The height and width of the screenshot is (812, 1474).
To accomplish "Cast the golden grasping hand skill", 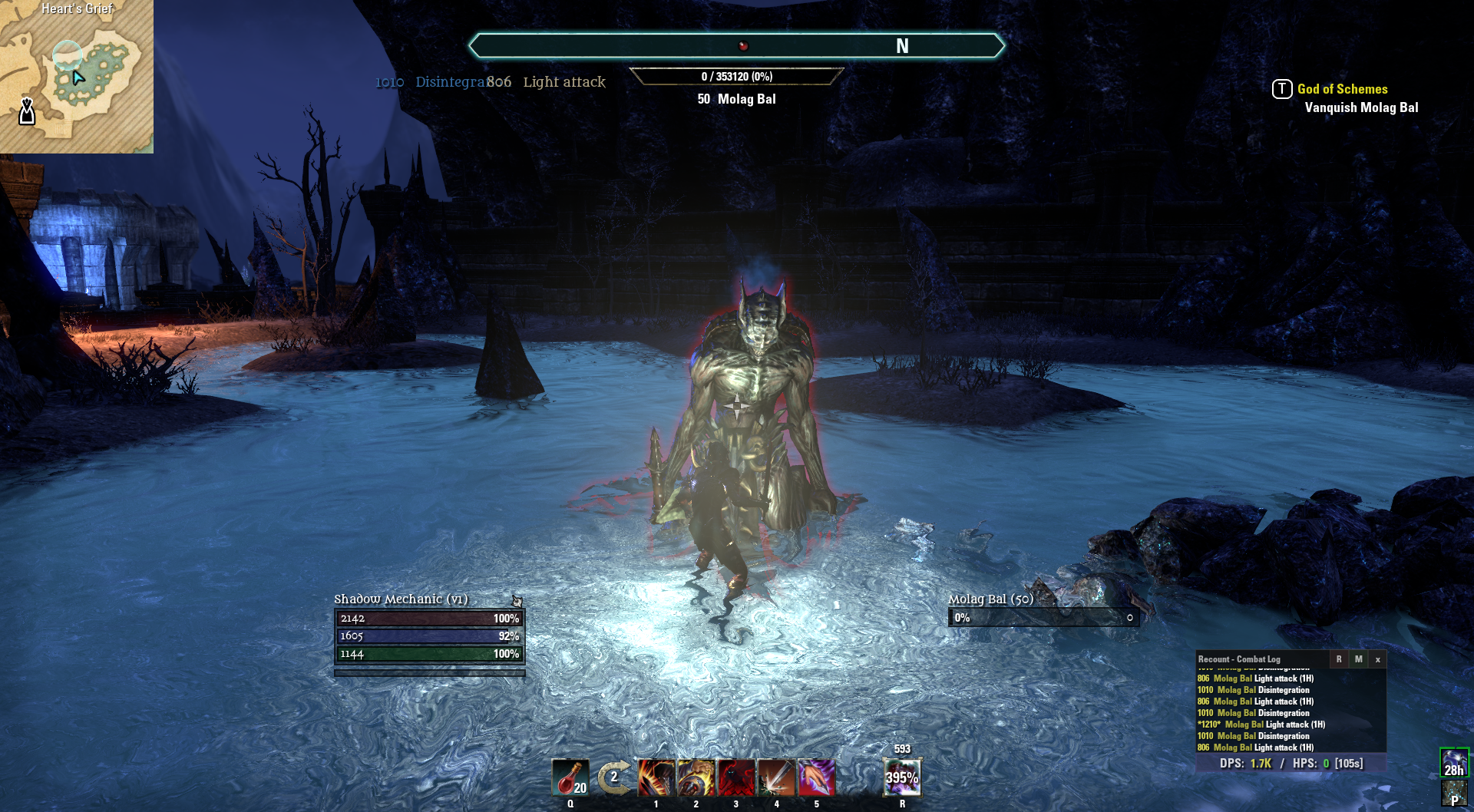I will click(696, 777).
